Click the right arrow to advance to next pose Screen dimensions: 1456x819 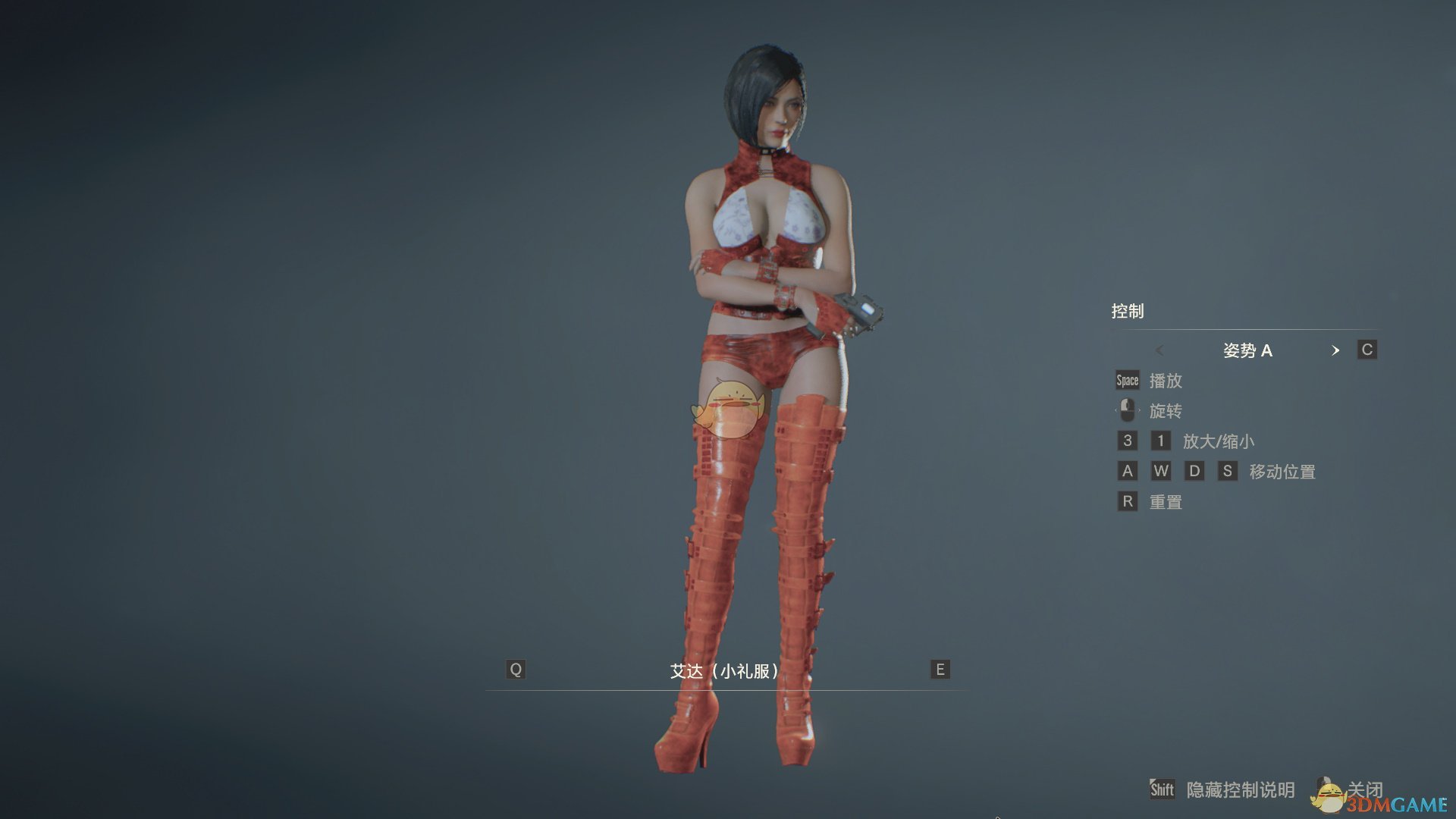pos(1336,350)
